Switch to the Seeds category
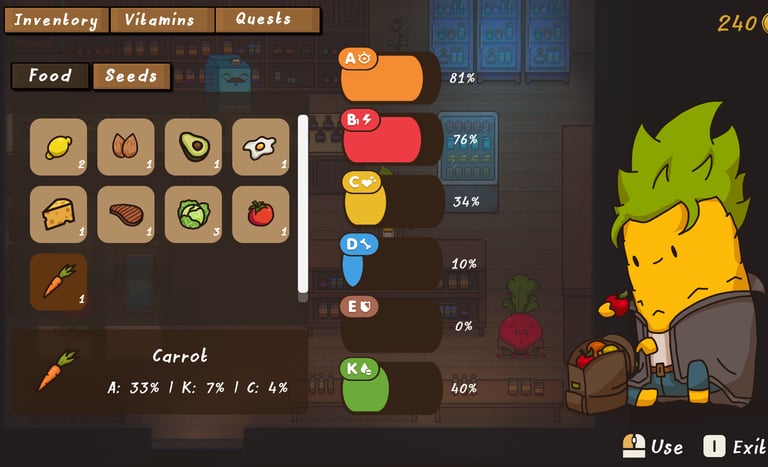This screenshot has height=467, width=768. tap(131, 76)
